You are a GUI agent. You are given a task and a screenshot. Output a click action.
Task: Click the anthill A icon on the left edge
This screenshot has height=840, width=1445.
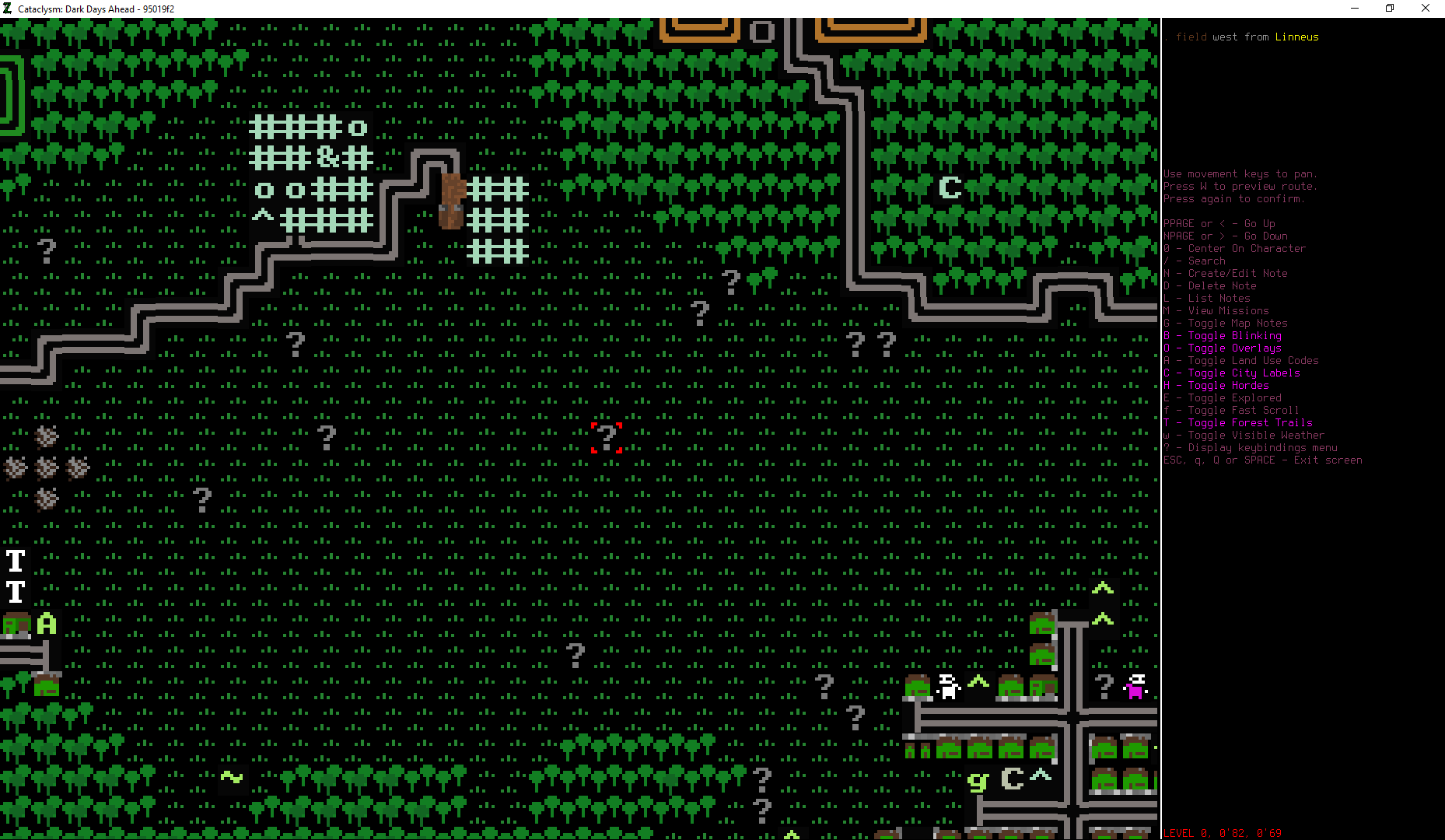tap(45, 622)
